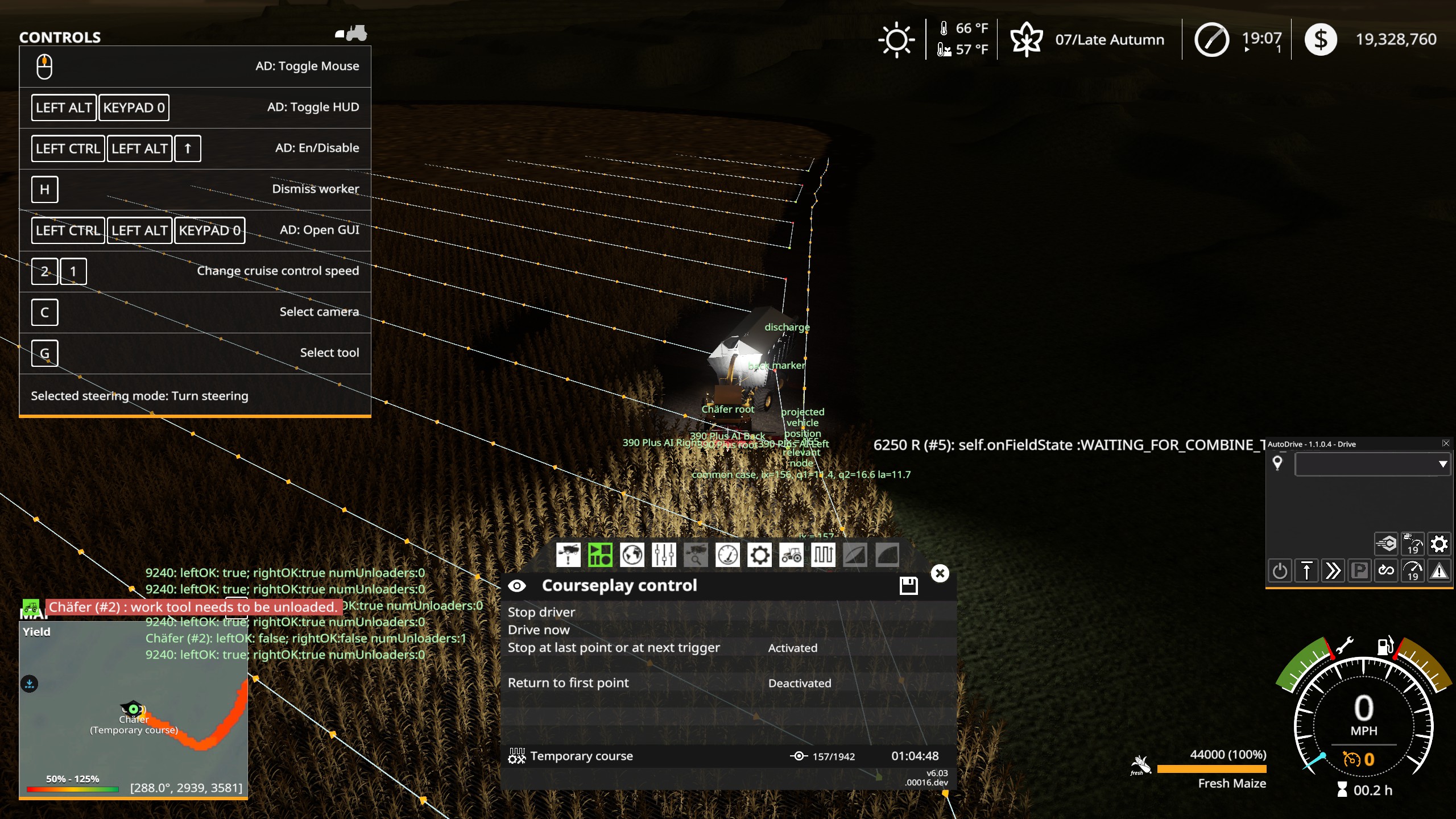The width and height of the screenshot is (1456, 819).
Task: Open the AutoDrive destination dropdown
Action: click(1442, 464)
